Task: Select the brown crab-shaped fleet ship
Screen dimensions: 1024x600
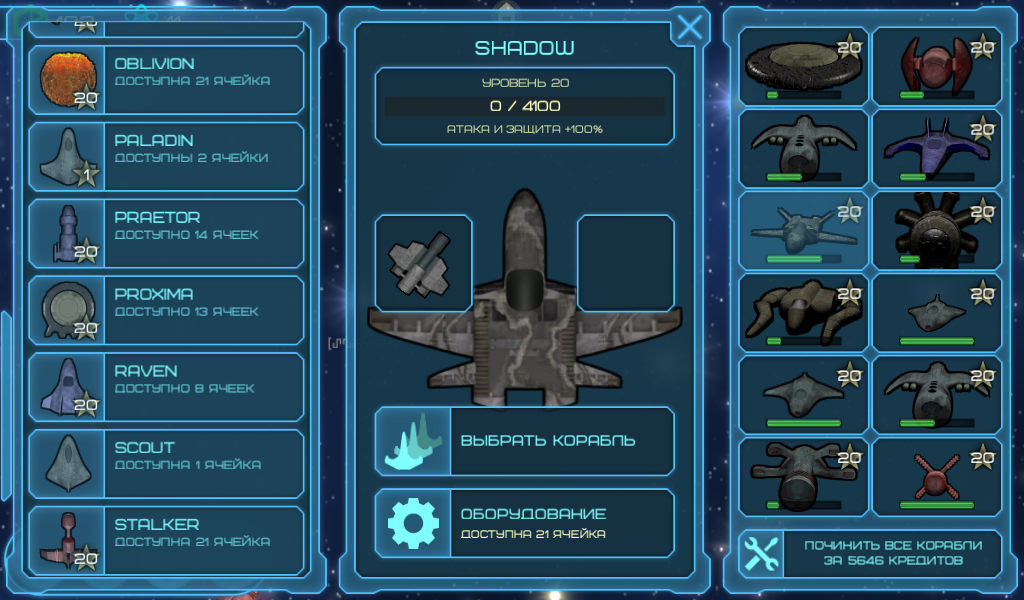Action: point(803,313)
